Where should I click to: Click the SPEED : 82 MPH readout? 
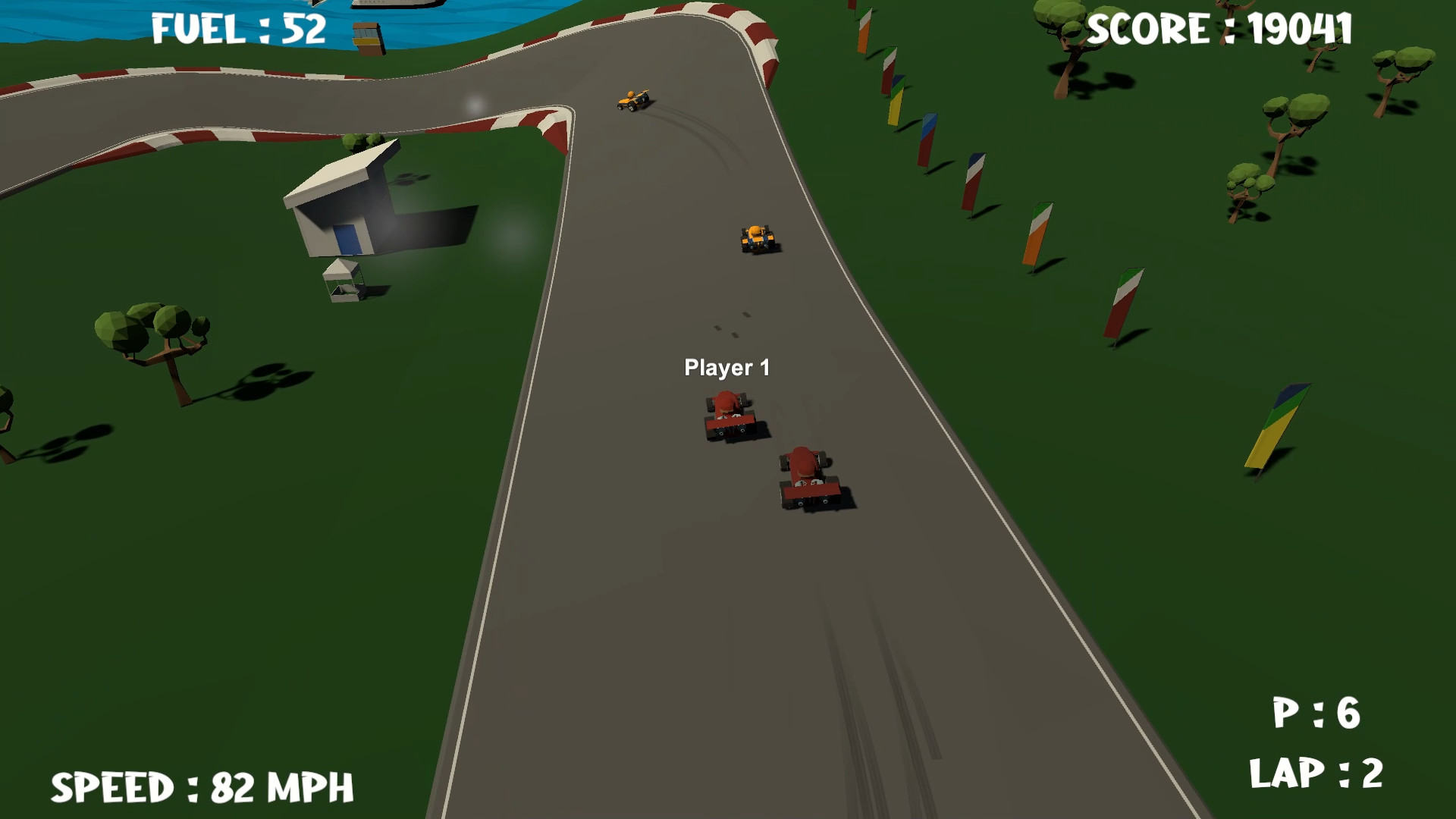(x=205, y=787)
